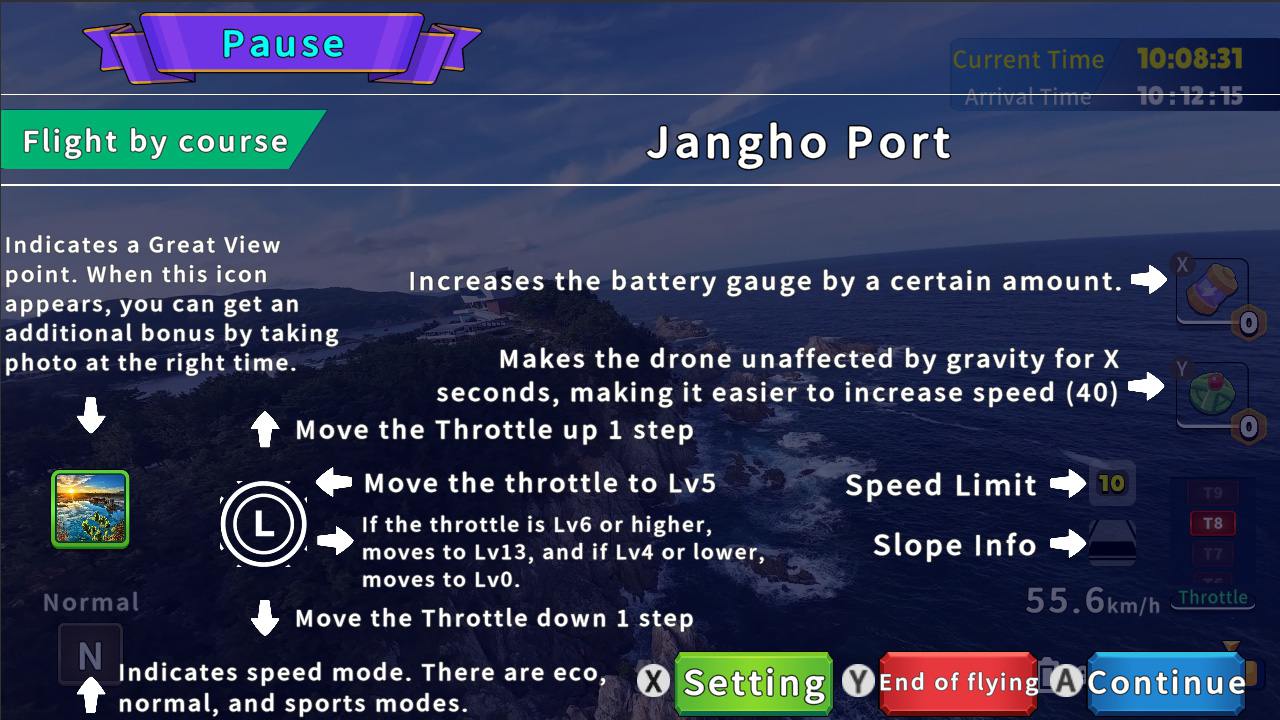The width and height of the screenshot is (1280, 720).
Task: Click the Continue button label
Action: pos(1165,682)
